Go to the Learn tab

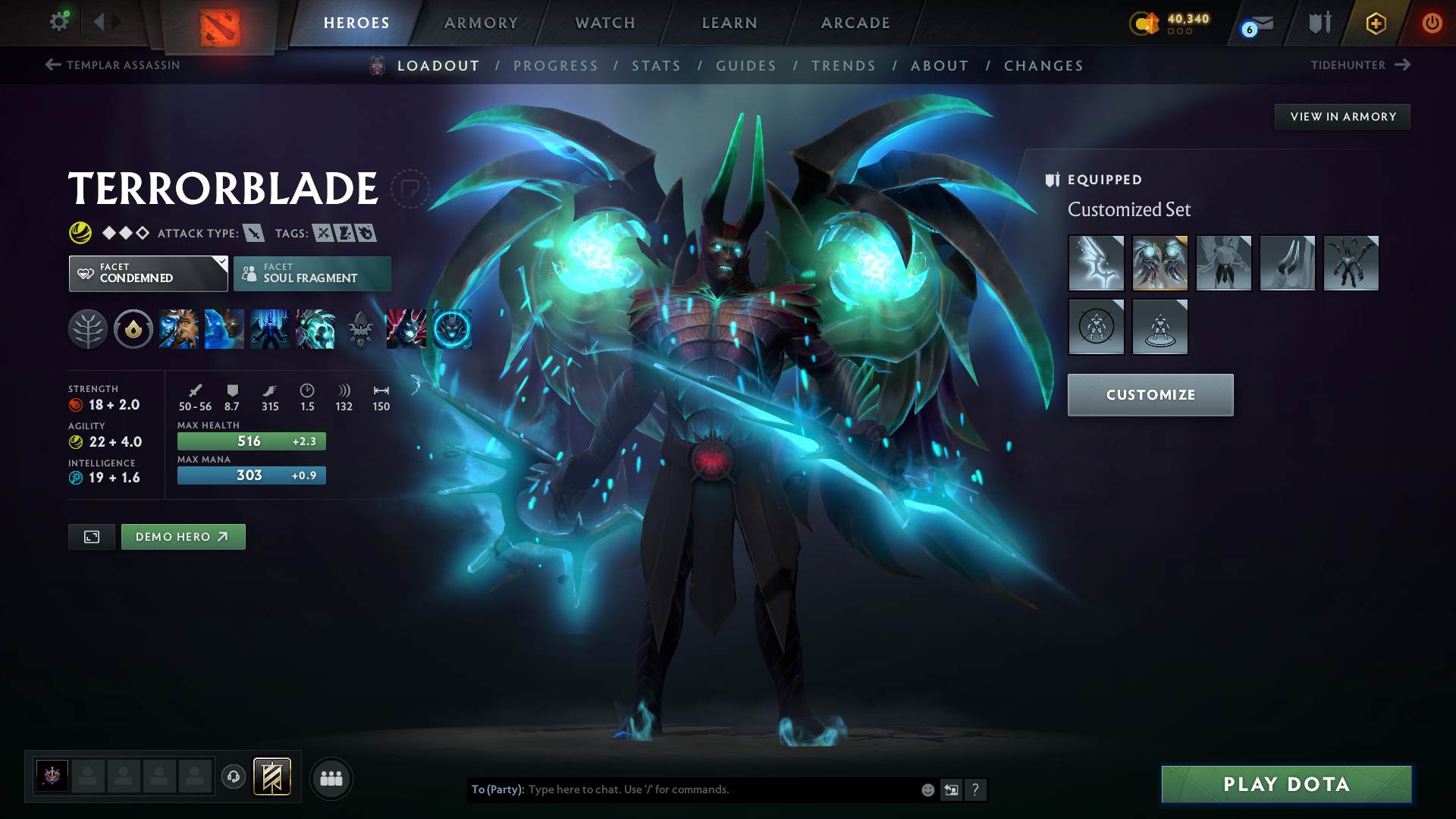click(x=730, y=23)
